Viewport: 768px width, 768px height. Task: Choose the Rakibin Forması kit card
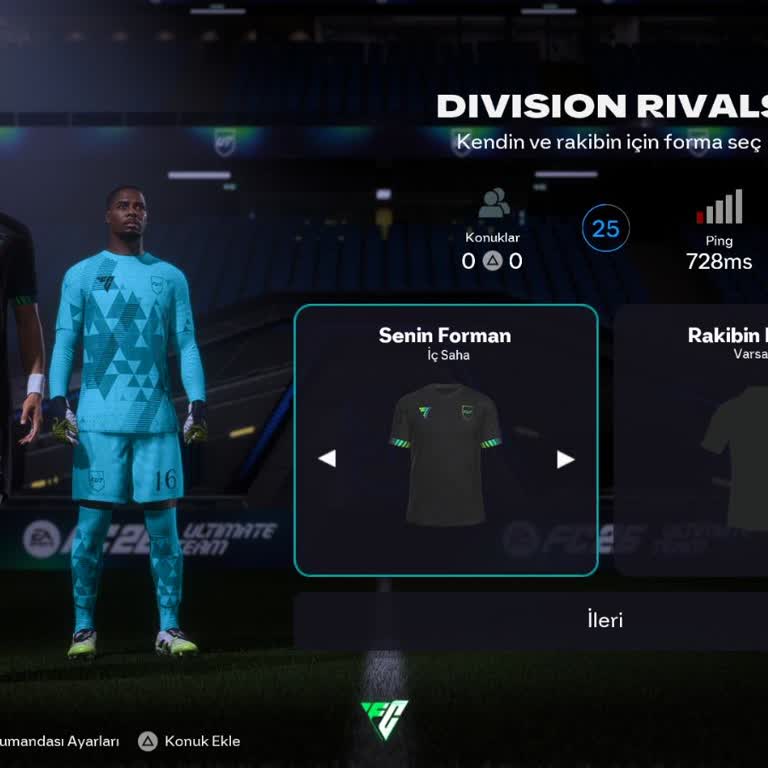tap(692, 440)
